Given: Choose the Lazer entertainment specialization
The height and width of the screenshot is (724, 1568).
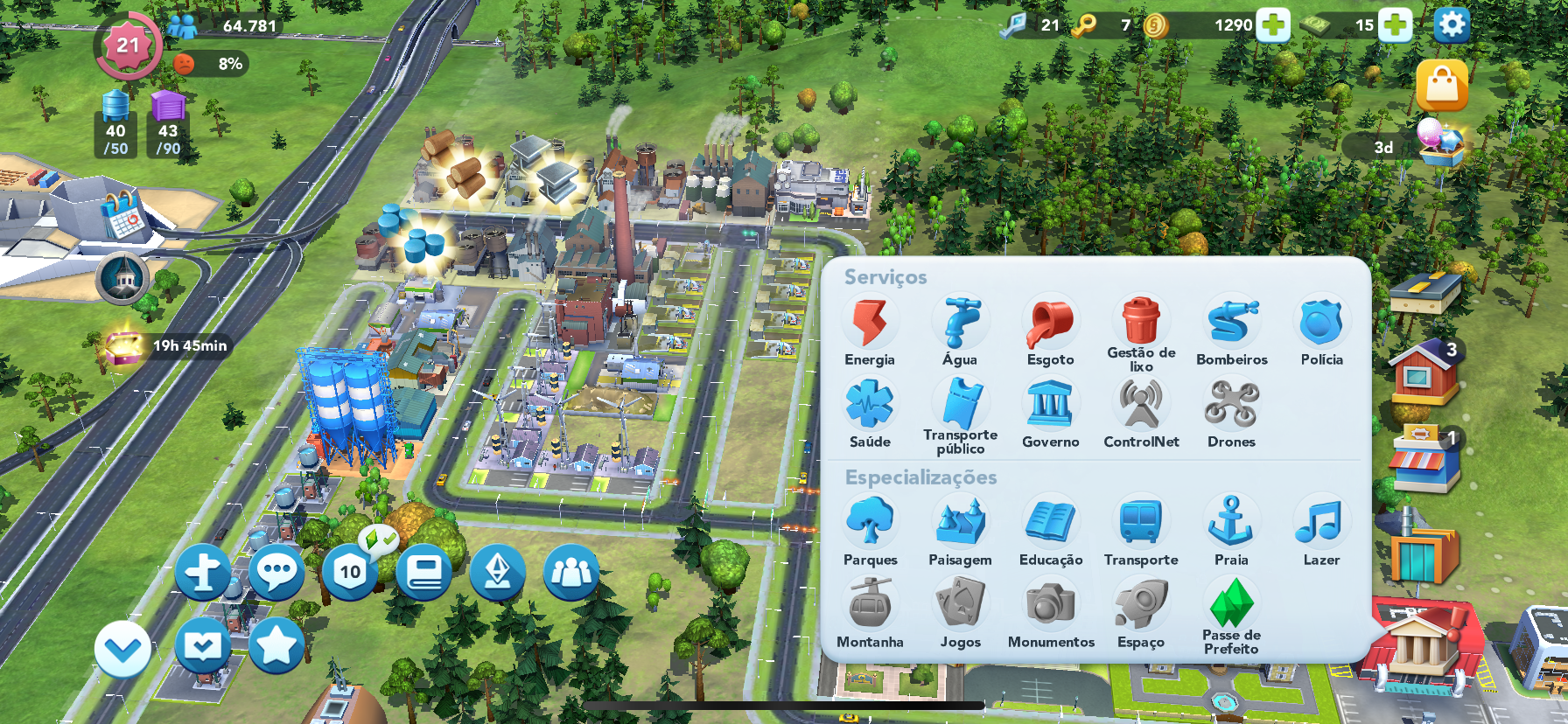Looking at the screenshot, I should pos(1321,523).
